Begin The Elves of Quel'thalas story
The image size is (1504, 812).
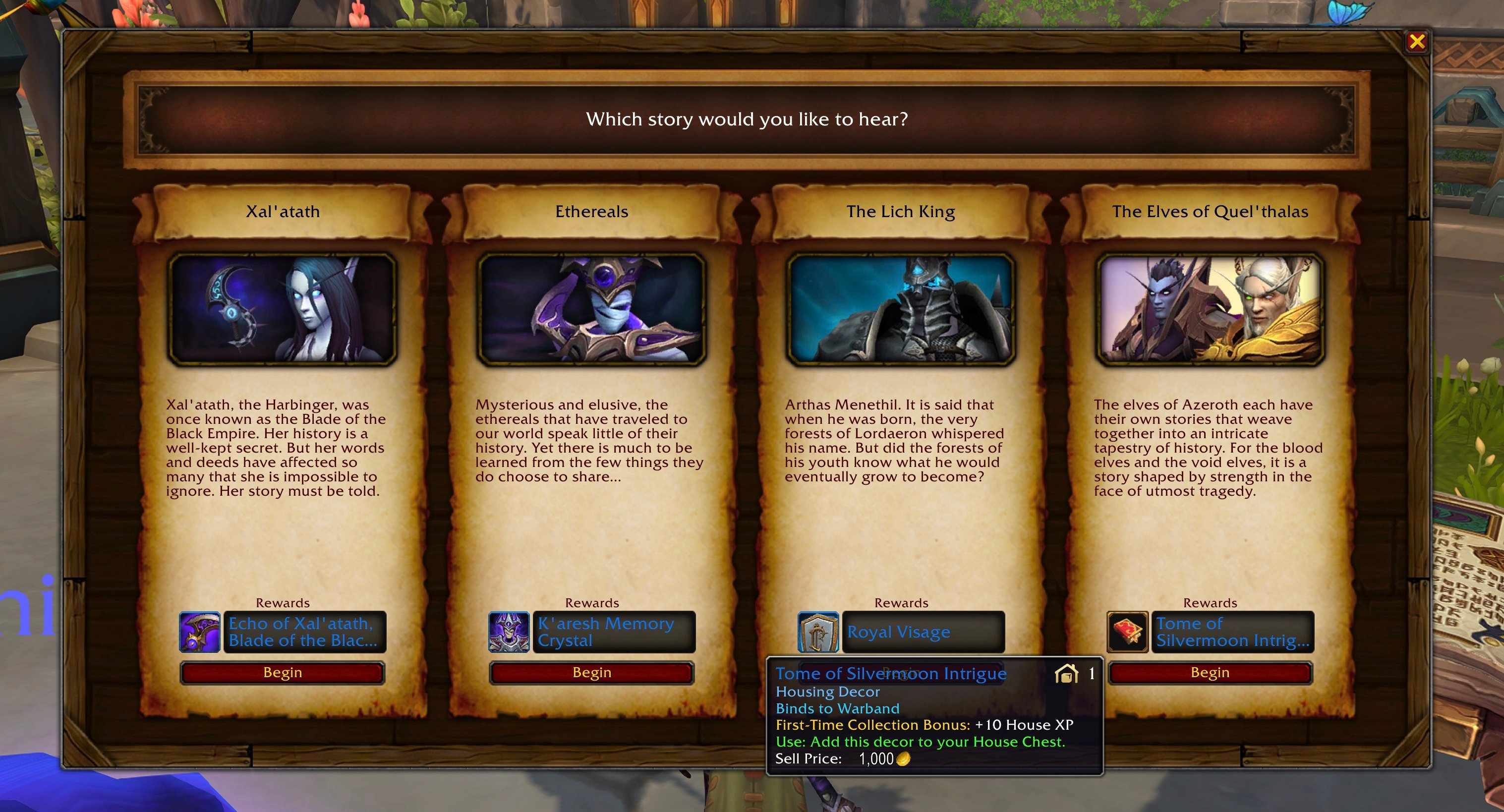point(1210,673)
